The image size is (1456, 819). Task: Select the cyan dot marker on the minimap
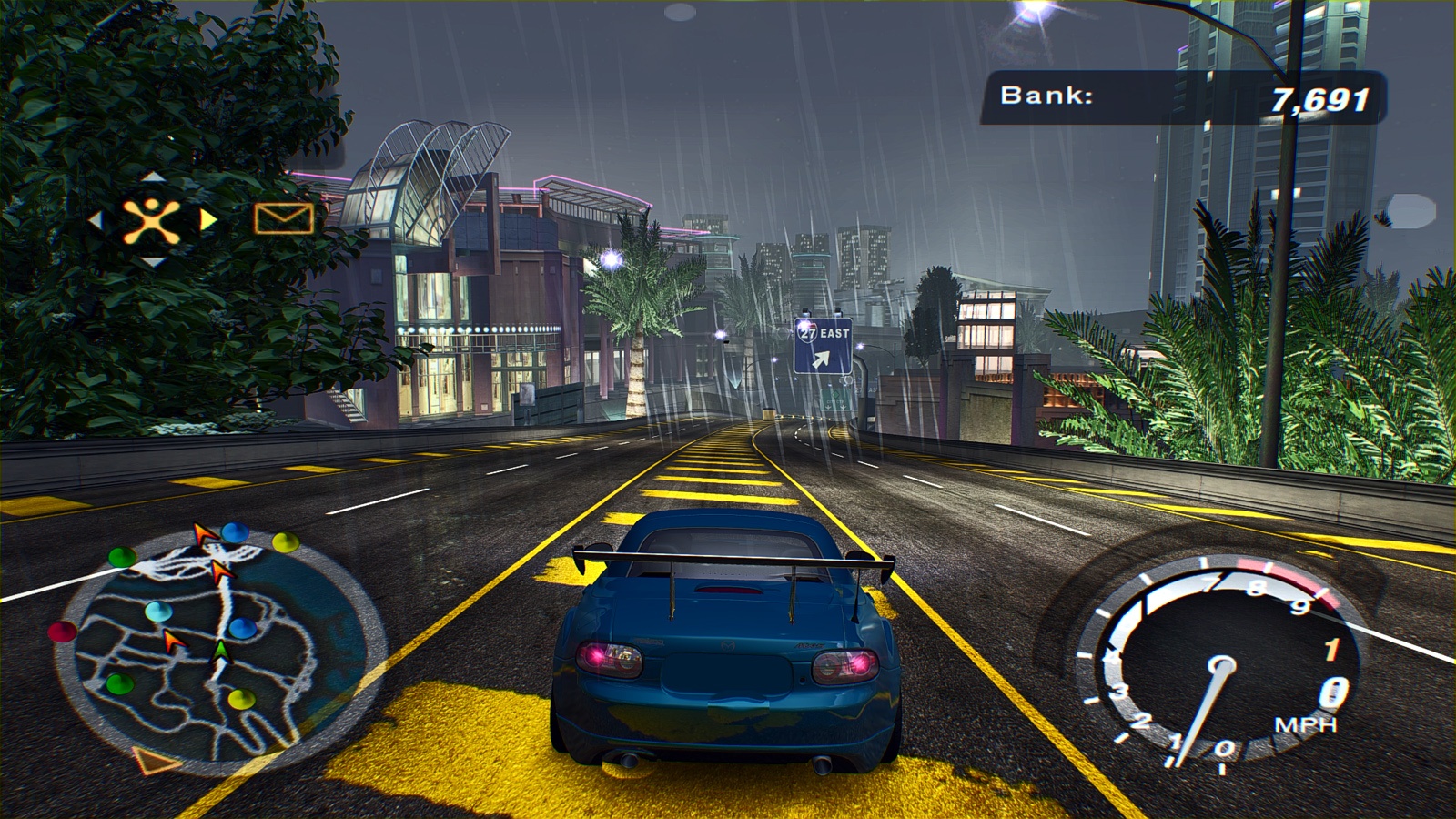[158, 610]
